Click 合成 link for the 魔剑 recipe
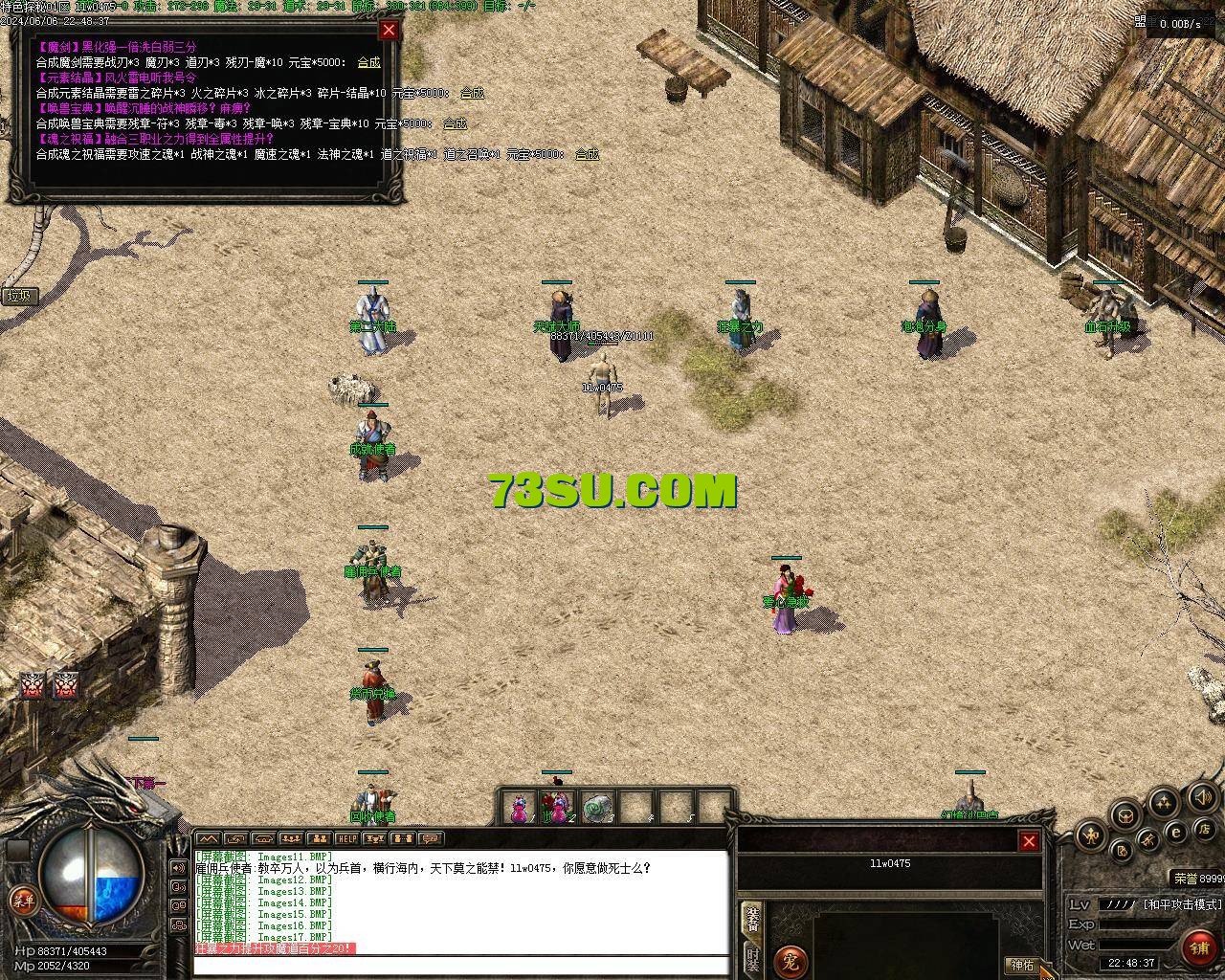This screenshot has width=1225, height=980. pos(368,62)
